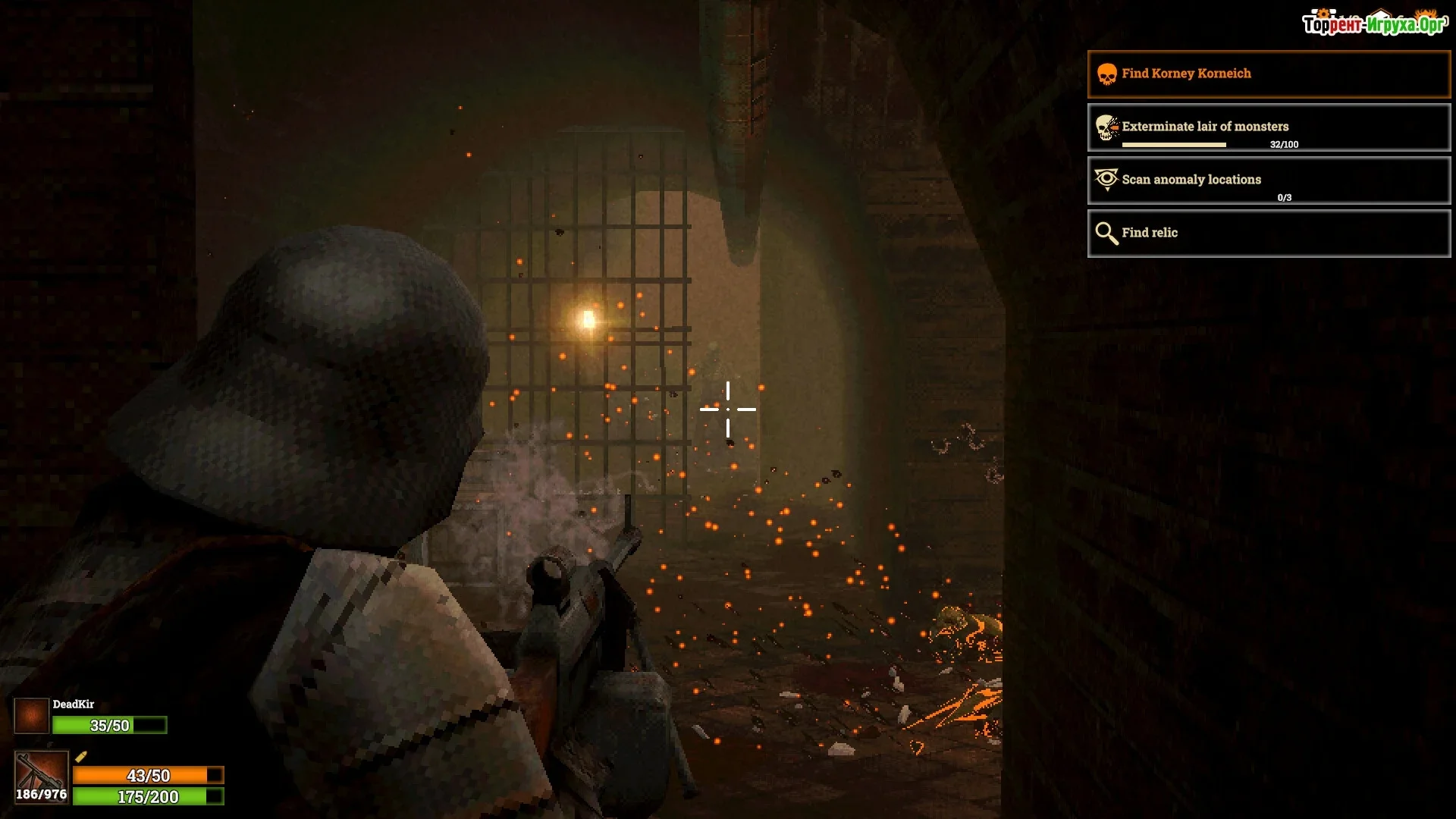Select the Find Korney Korneich objective
The image size is (1456, 819).
coord(1269,74)
